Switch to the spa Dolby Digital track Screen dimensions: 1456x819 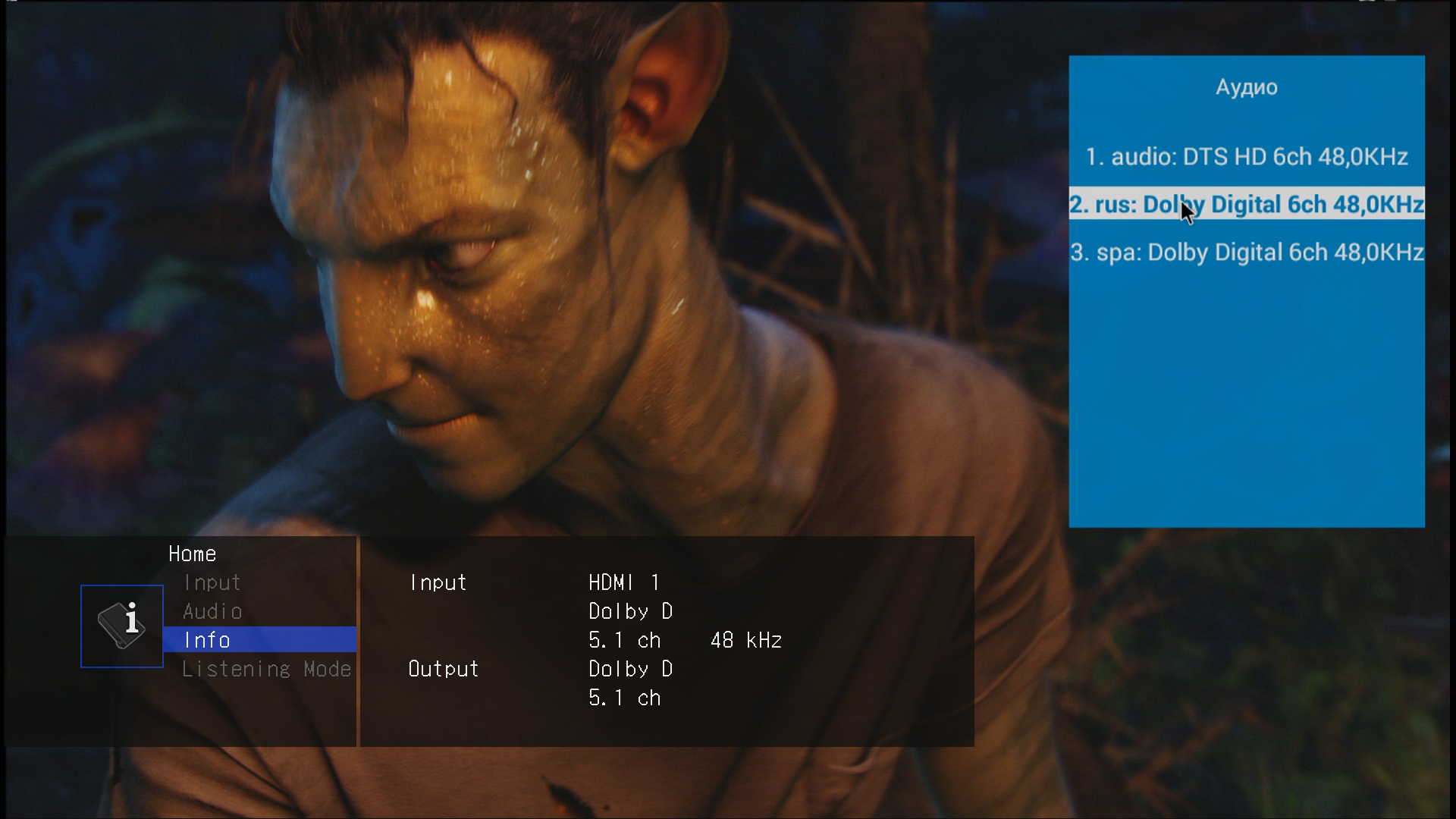[1246, 253]
